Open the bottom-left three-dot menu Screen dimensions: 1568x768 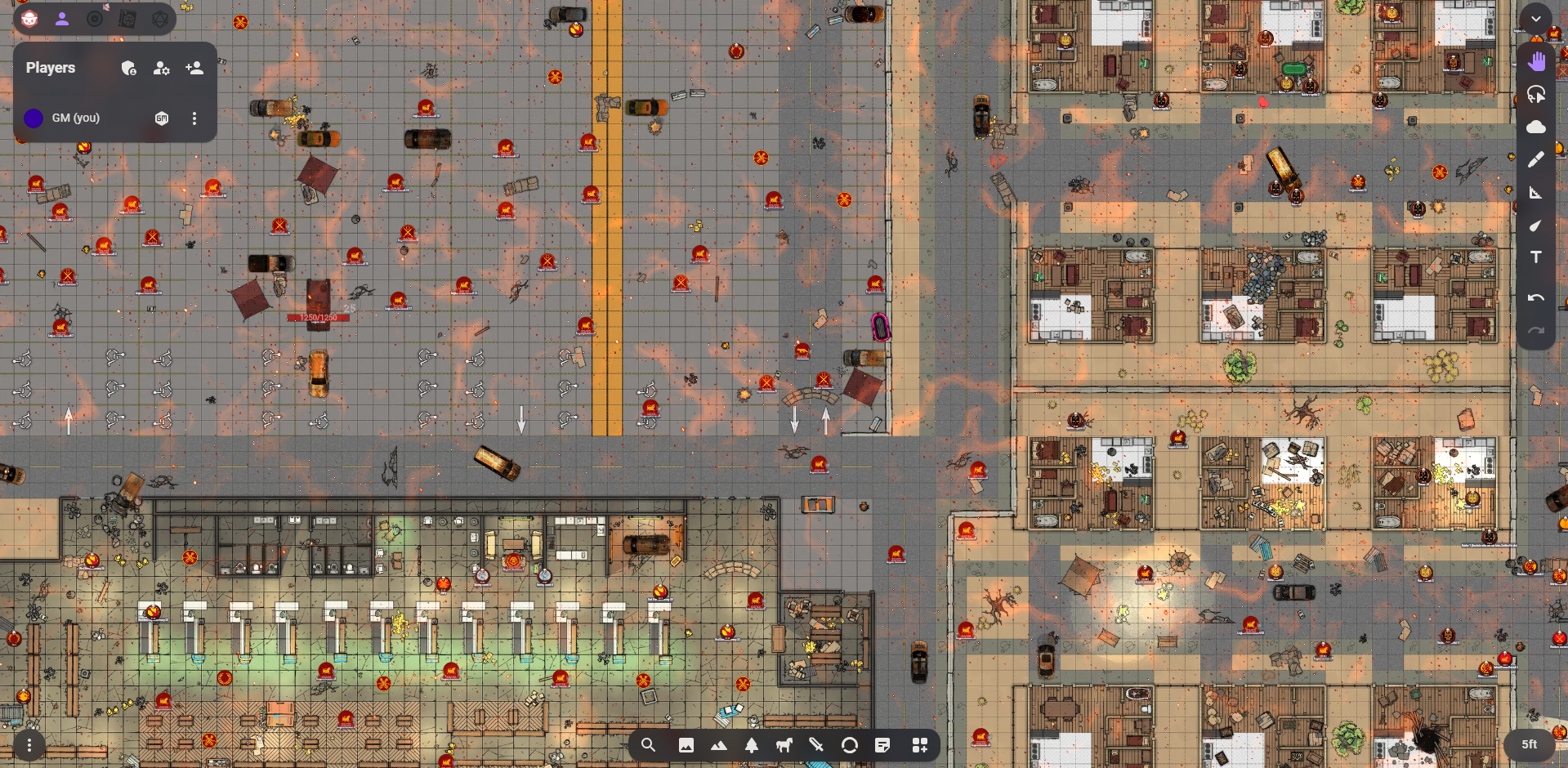pos(29,745)
